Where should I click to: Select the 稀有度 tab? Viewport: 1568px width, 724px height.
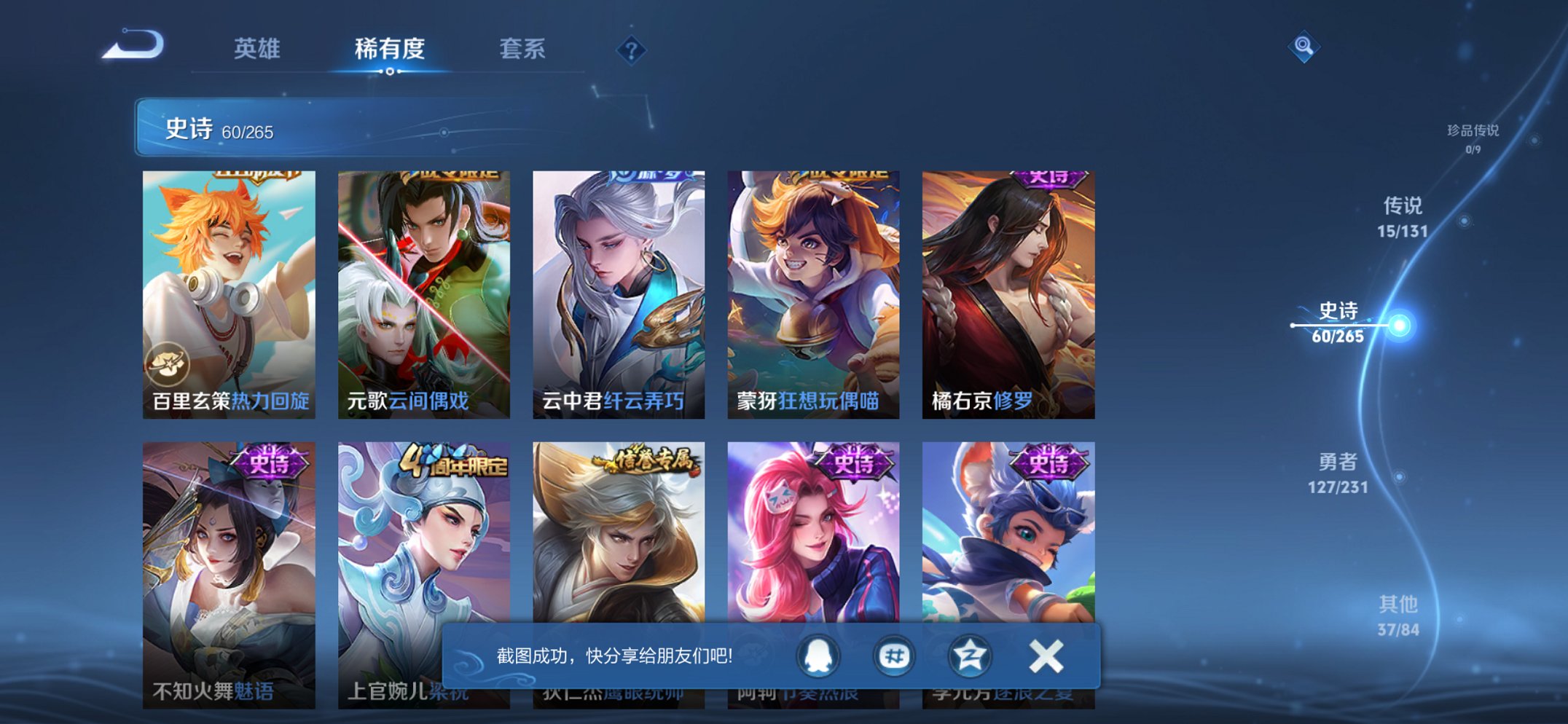pos(390,49)
